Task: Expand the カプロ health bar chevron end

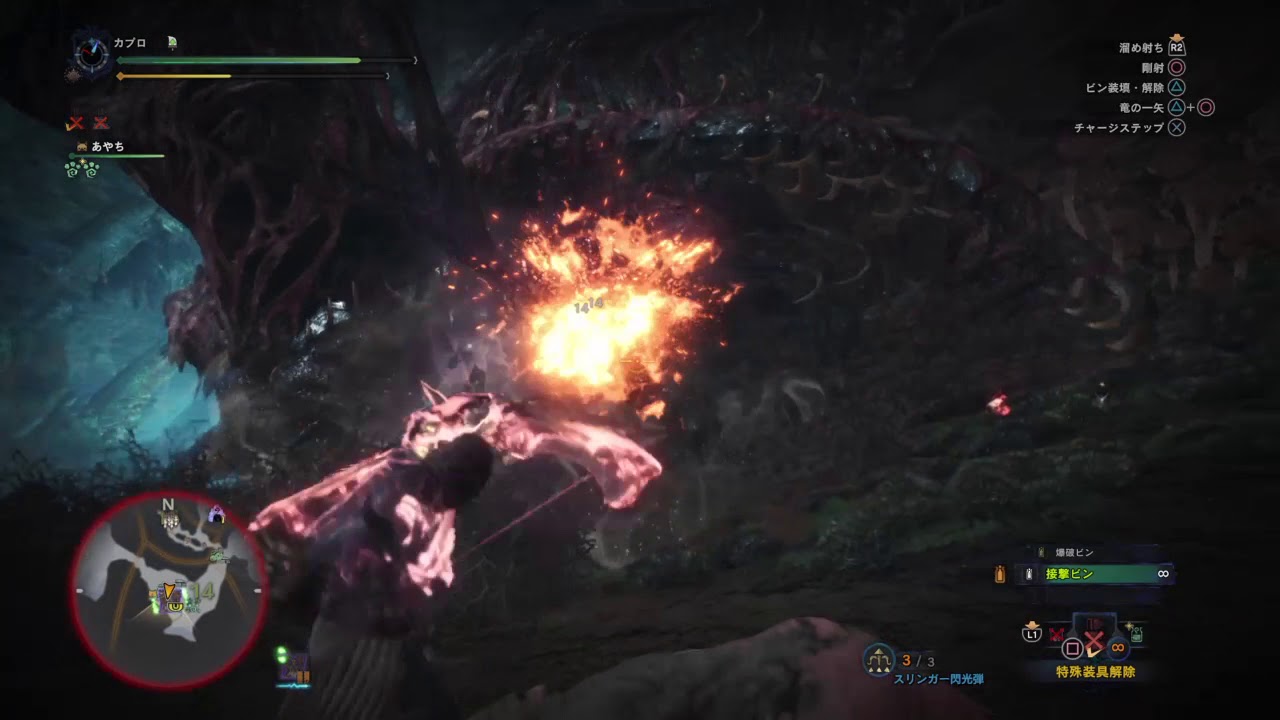Action: (x=417, y=60)
